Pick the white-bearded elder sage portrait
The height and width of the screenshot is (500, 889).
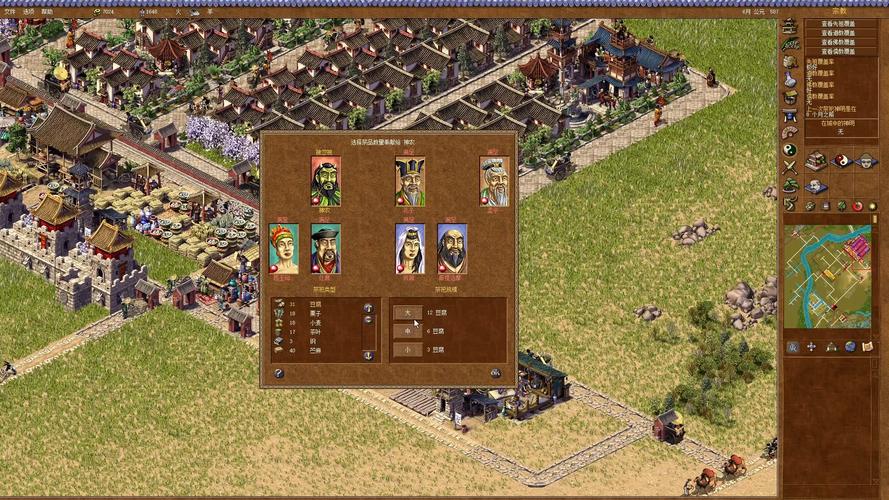point(494,181)
